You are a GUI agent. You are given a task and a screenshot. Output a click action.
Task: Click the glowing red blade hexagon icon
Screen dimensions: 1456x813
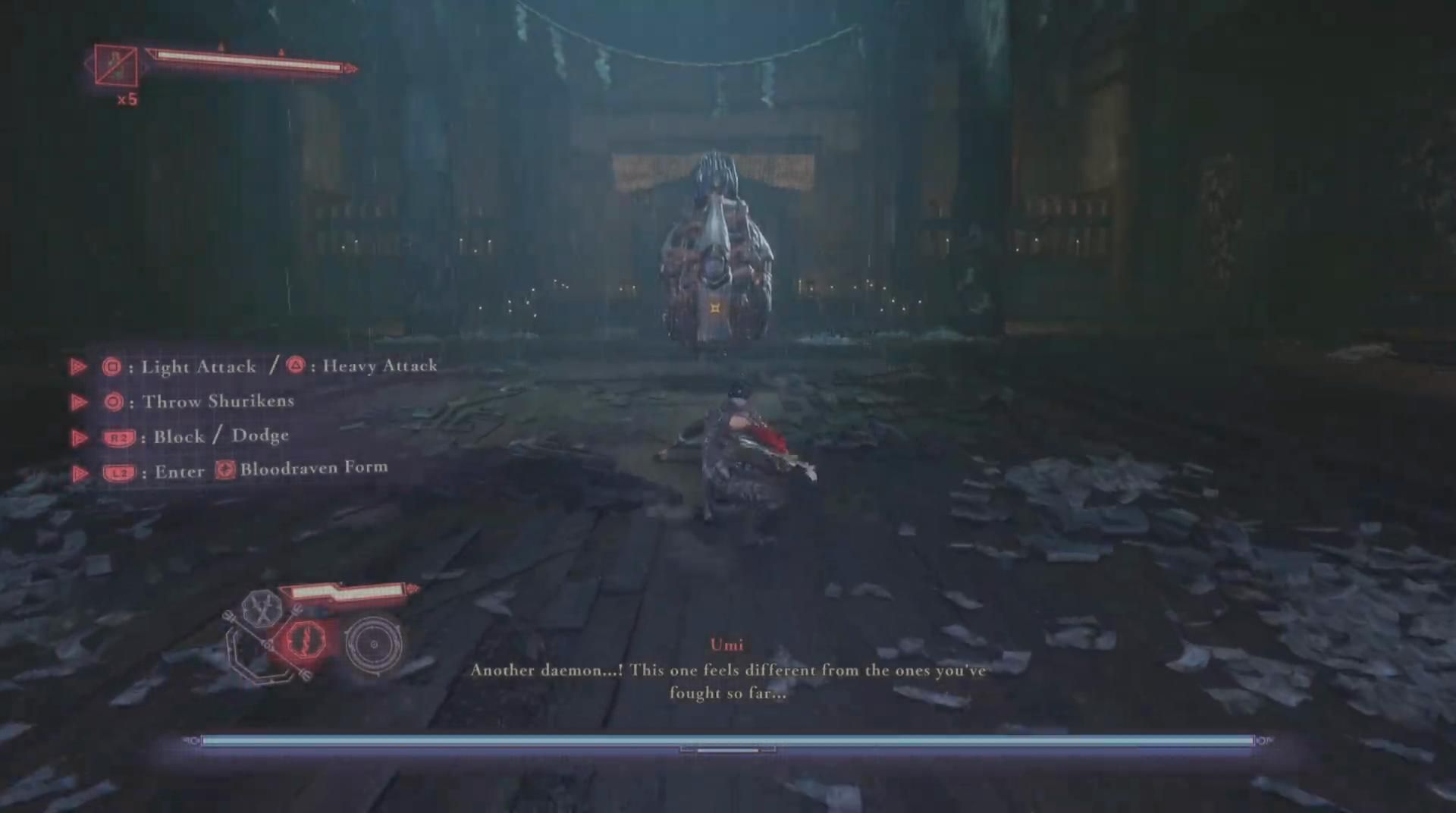[306, 640]
